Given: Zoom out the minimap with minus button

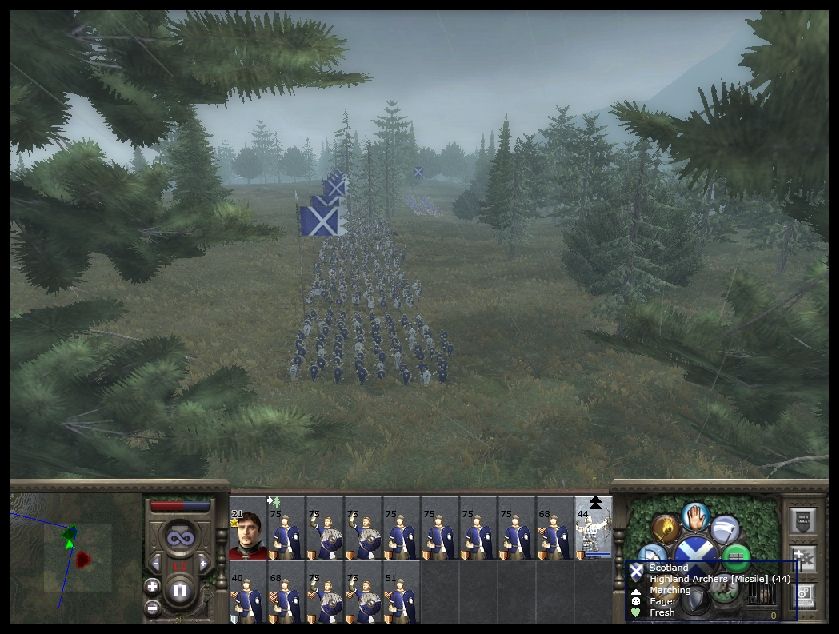Looking at the screenshot, I should [152, 607].
